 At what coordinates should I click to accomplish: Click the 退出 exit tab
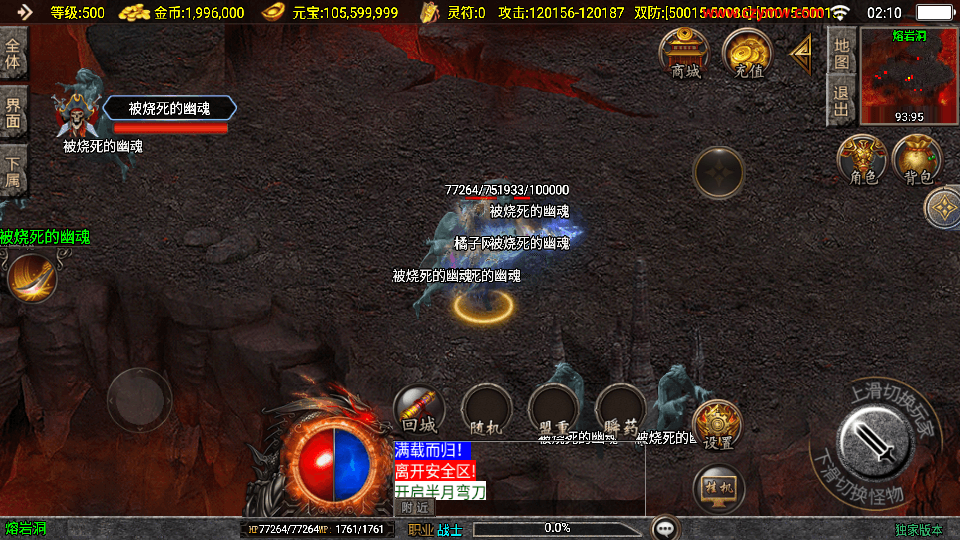click(x=841, y=100)
